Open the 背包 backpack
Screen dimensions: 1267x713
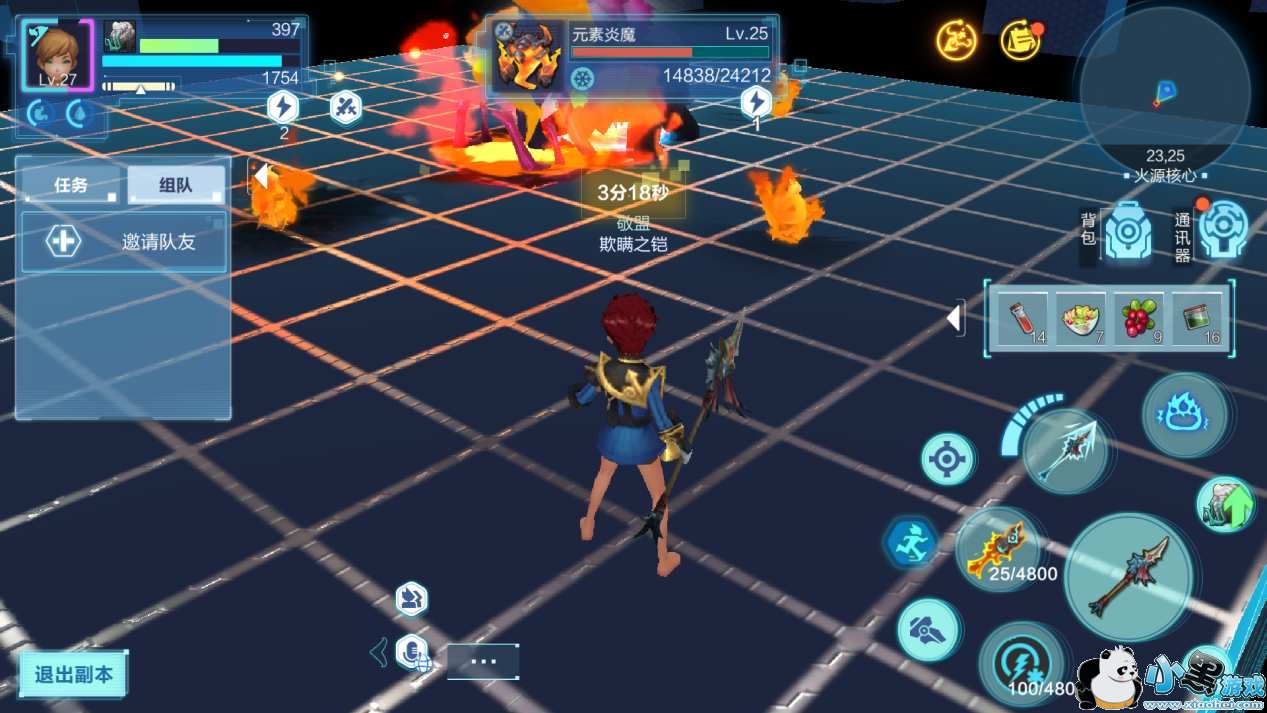[x=1126, y=232]
